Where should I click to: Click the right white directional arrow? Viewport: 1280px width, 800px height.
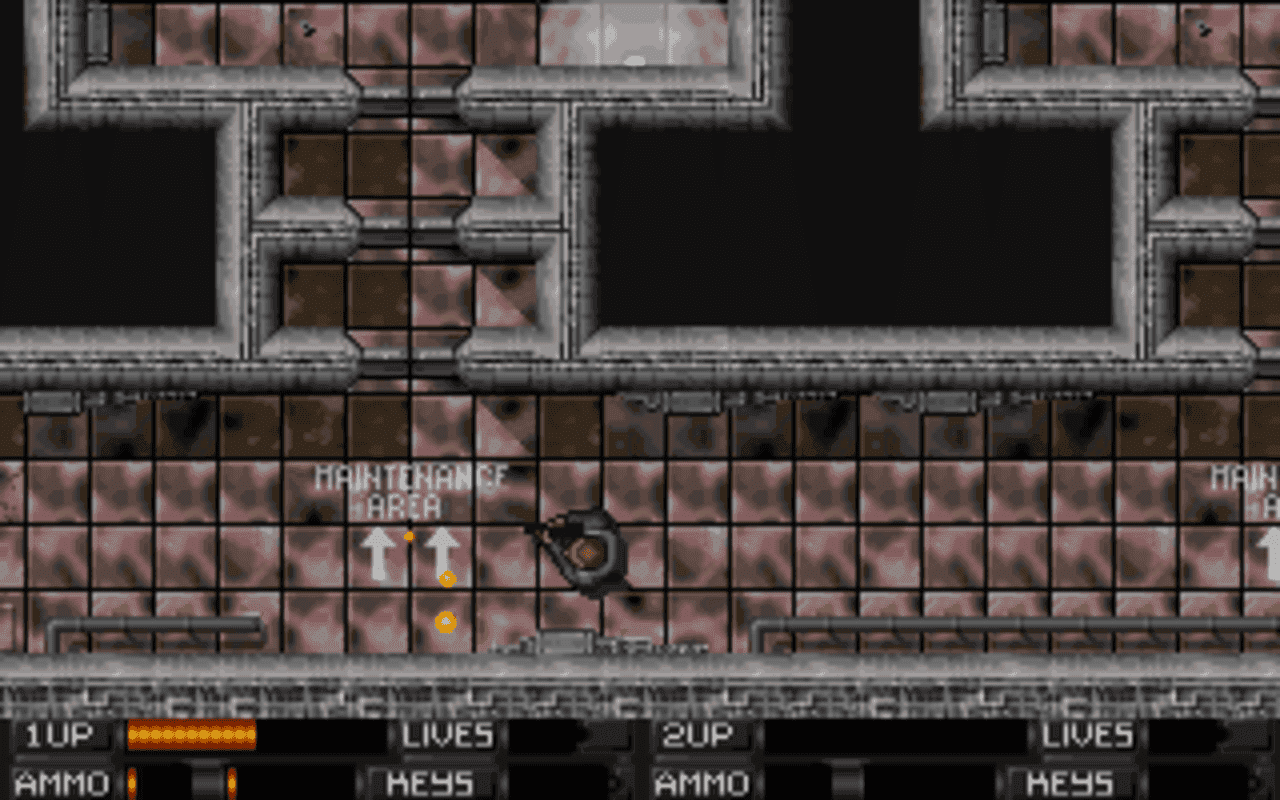(443, 550)
